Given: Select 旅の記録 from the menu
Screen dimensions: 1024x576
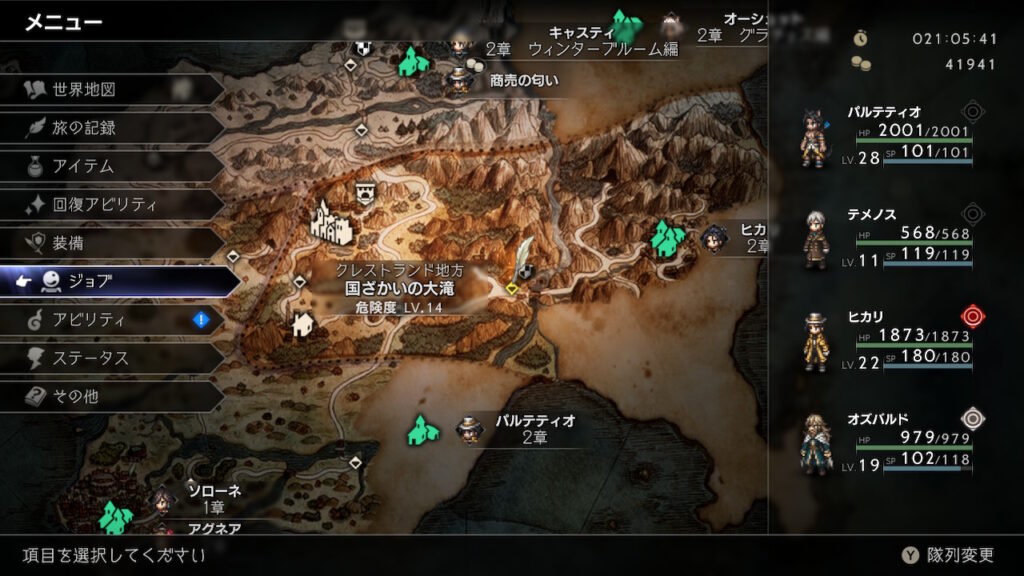Looking at the screenshot, I should click(85, 128).
